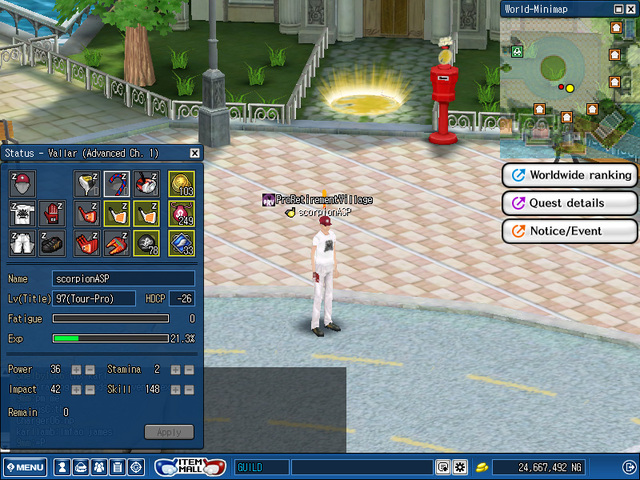
Task: Select the red cap equipment slot
Action: pyautogui.click(x=23, y=184)
